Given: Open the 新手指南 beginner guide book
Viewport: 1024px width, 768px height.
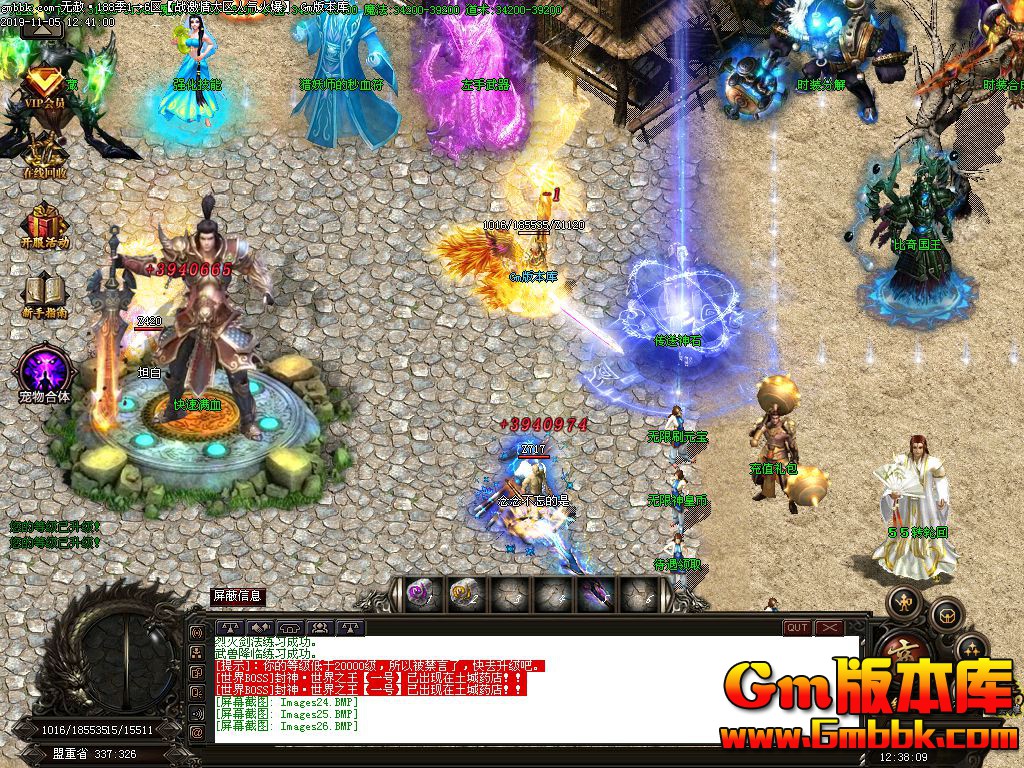Looking at the screenshot, I should tap(44, 294).
